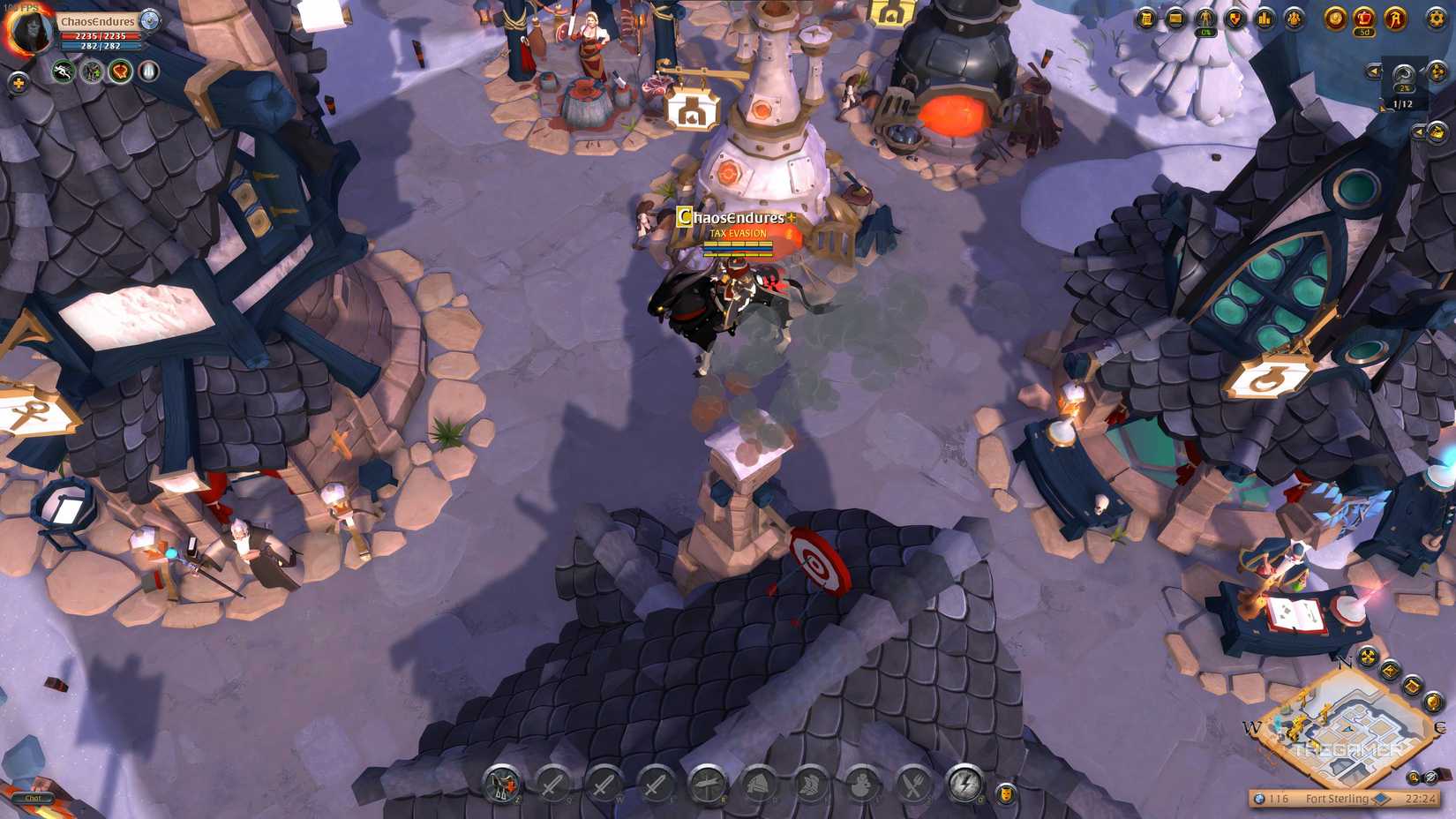Check premium status via the crown icon
The image size is (1456, 819).
pyautogui.click(x=1365, y=19)
